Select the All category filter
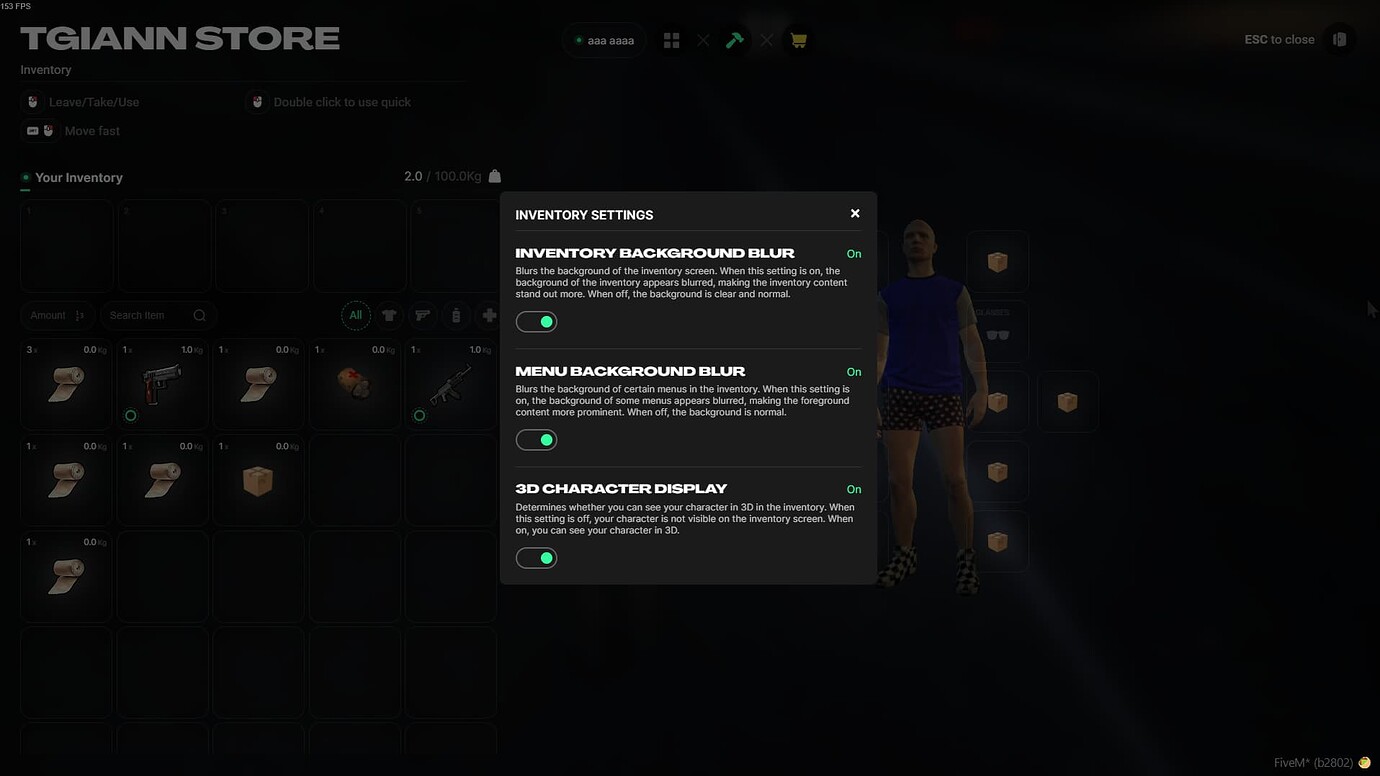1380x776 pixels. tap(356, 315)
